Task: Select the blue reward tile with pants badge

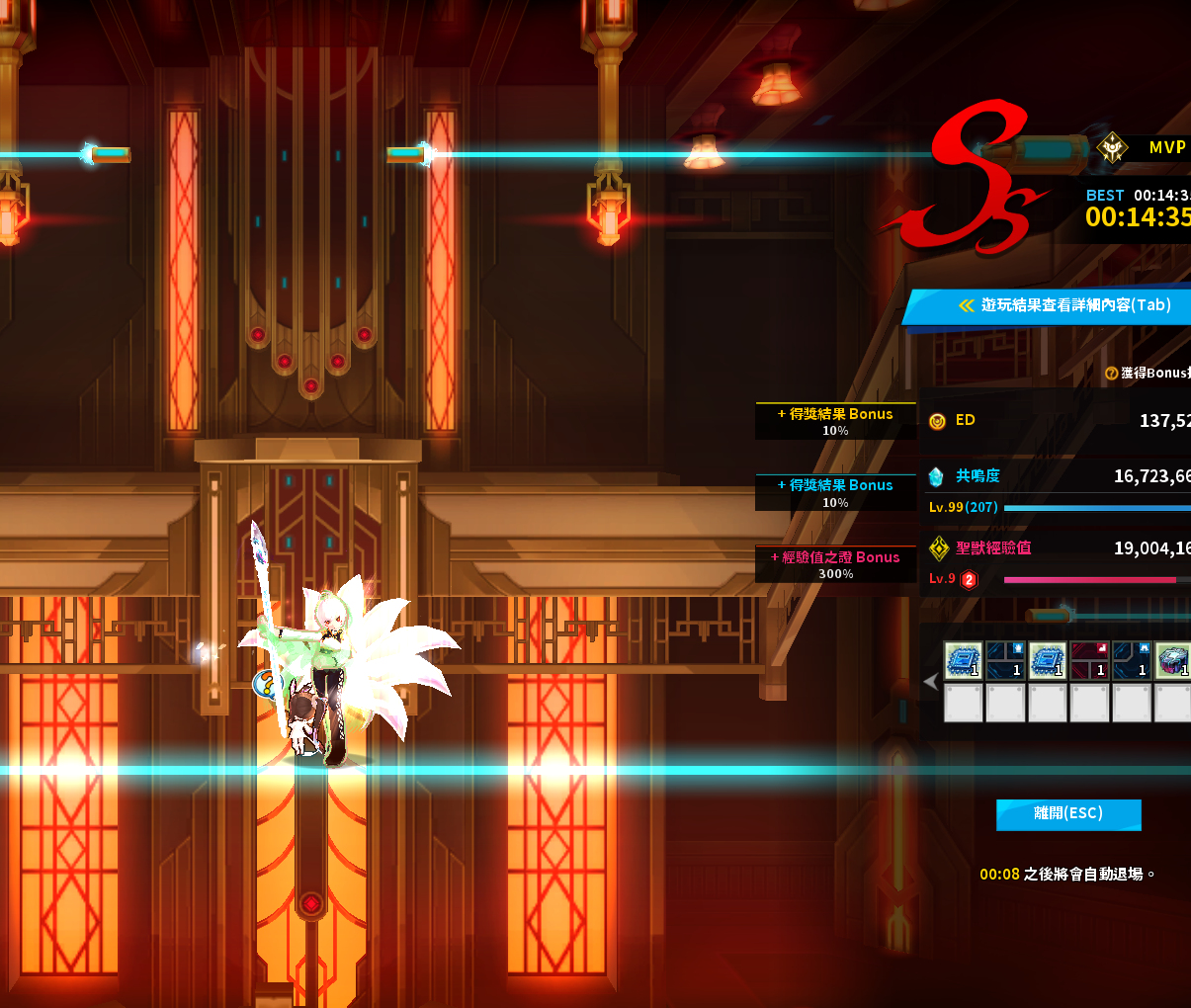Action: (x=1131, y=660)
